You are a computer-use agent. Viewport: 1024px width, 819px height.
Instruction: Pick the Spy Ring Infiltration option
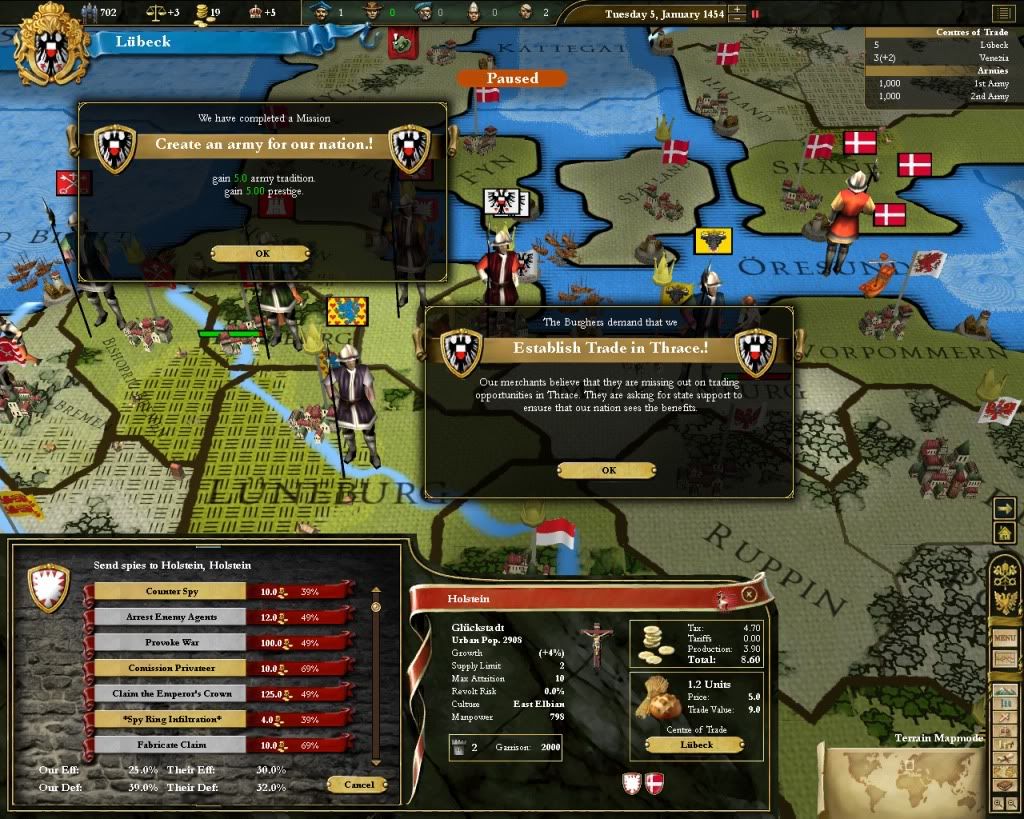(169, 718)
